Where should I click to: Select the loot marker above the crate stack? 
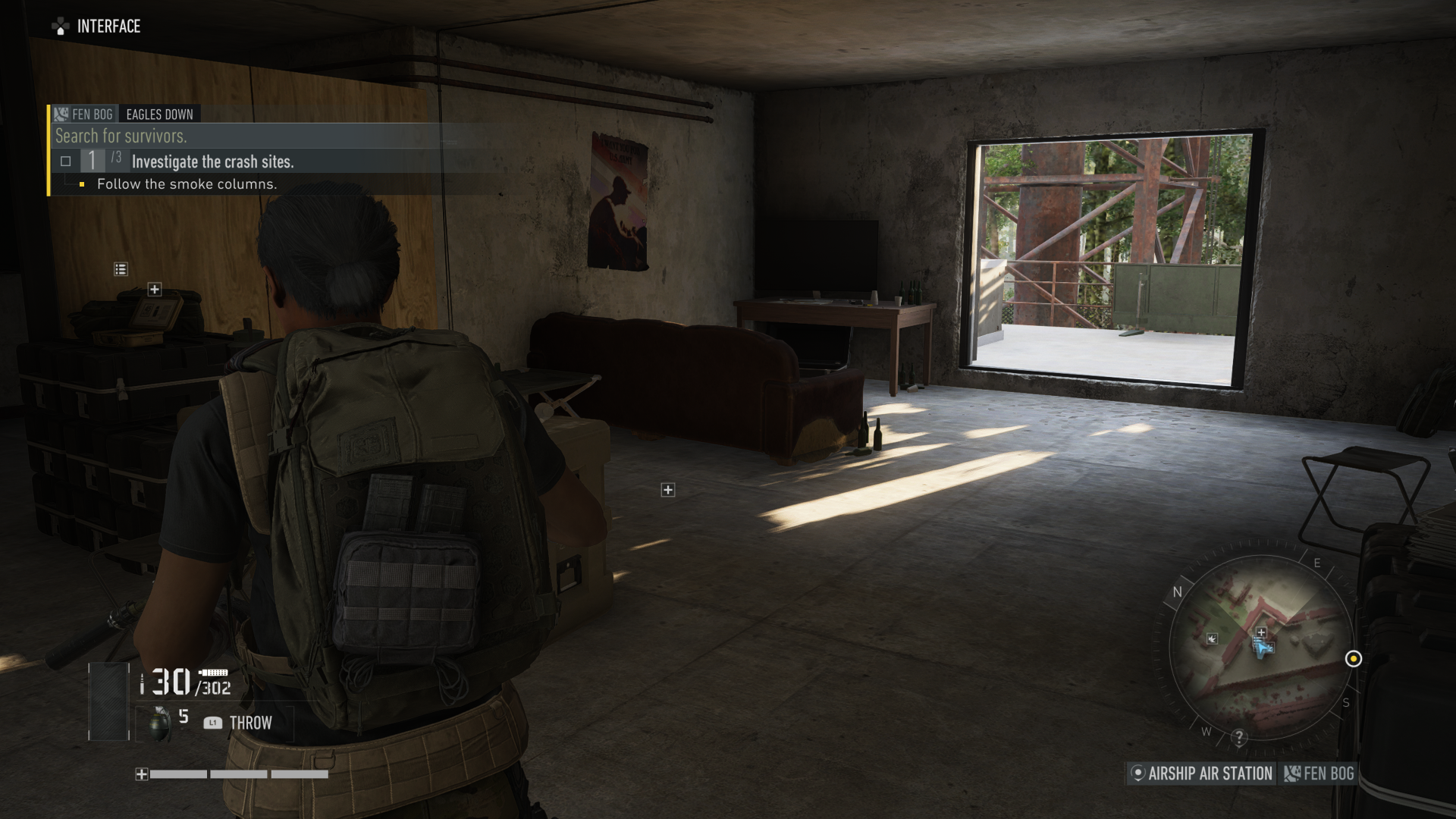(154, 289)
